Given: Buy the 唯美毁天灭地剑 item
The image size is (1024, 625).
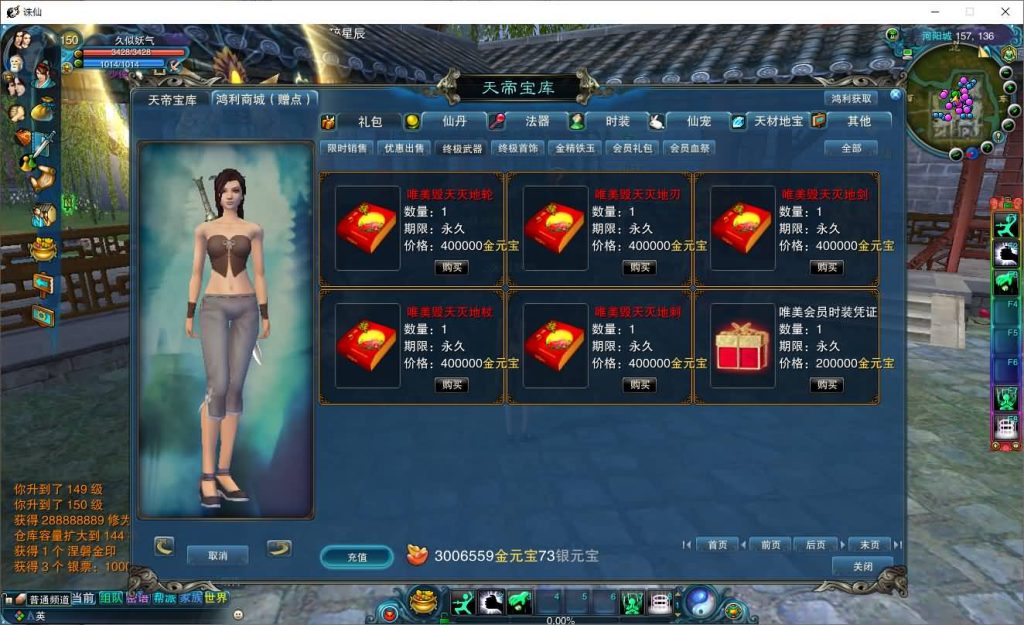Looking at the screenshot, I should [x=826, y=267].
